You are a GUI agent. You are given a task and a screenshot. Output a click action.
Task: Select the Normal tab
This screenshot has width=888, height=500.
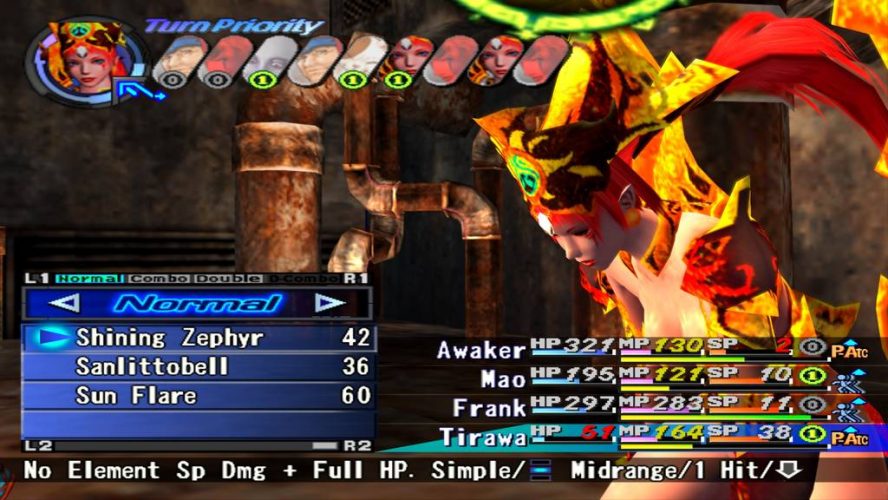92,278
